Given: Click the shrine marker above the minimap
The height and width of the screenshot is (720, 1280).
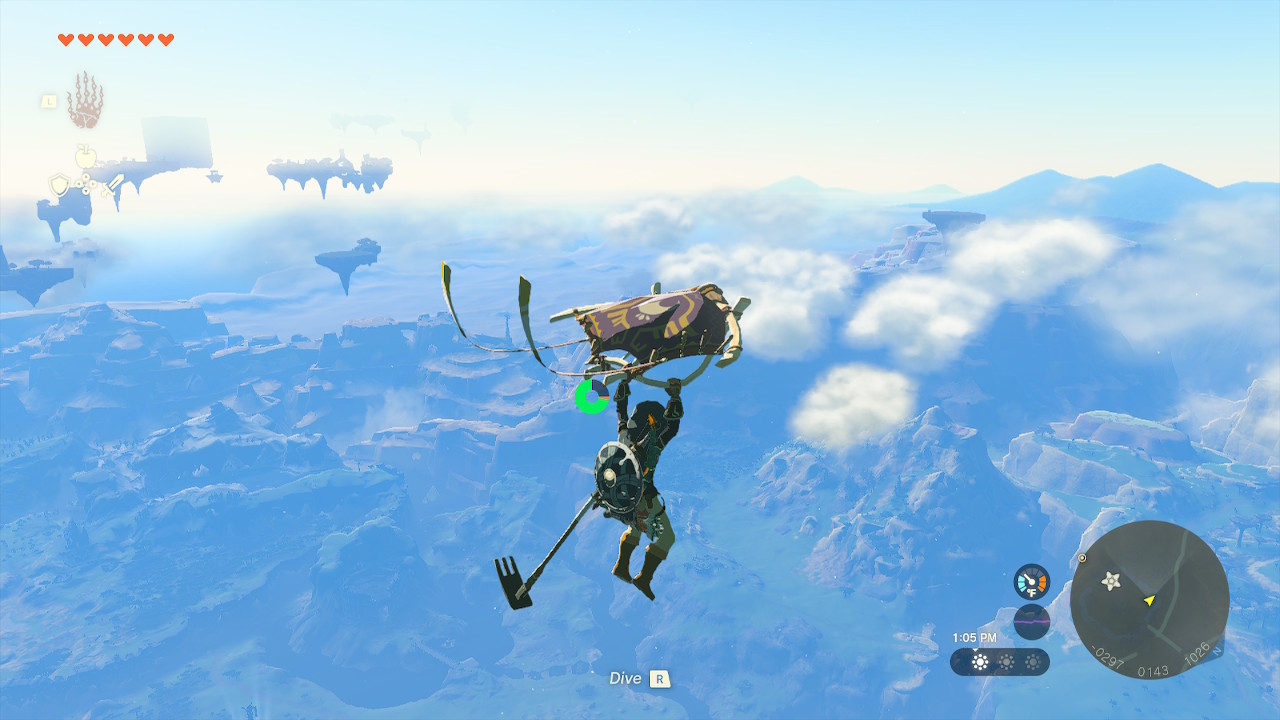Looking at the screenshot, I should click(x=1082, y=558).
